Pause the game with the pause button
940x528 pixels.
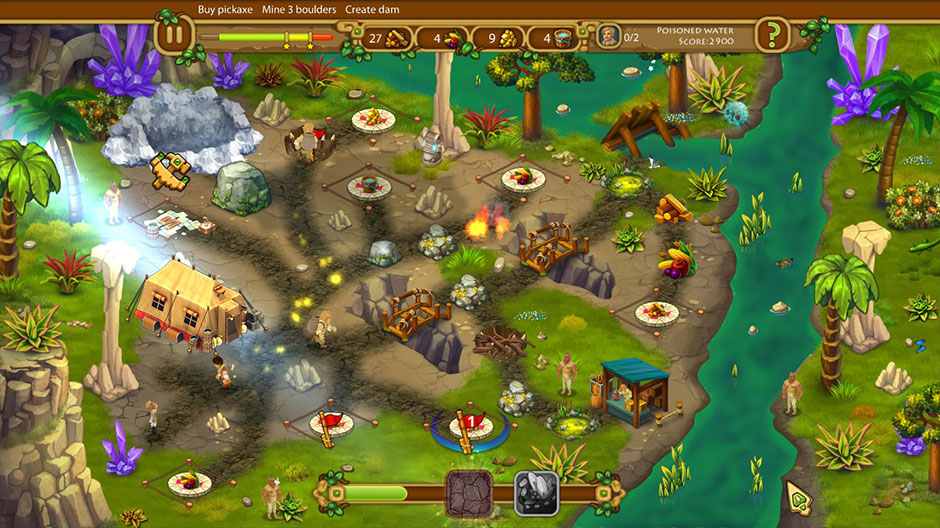point(174,36)
